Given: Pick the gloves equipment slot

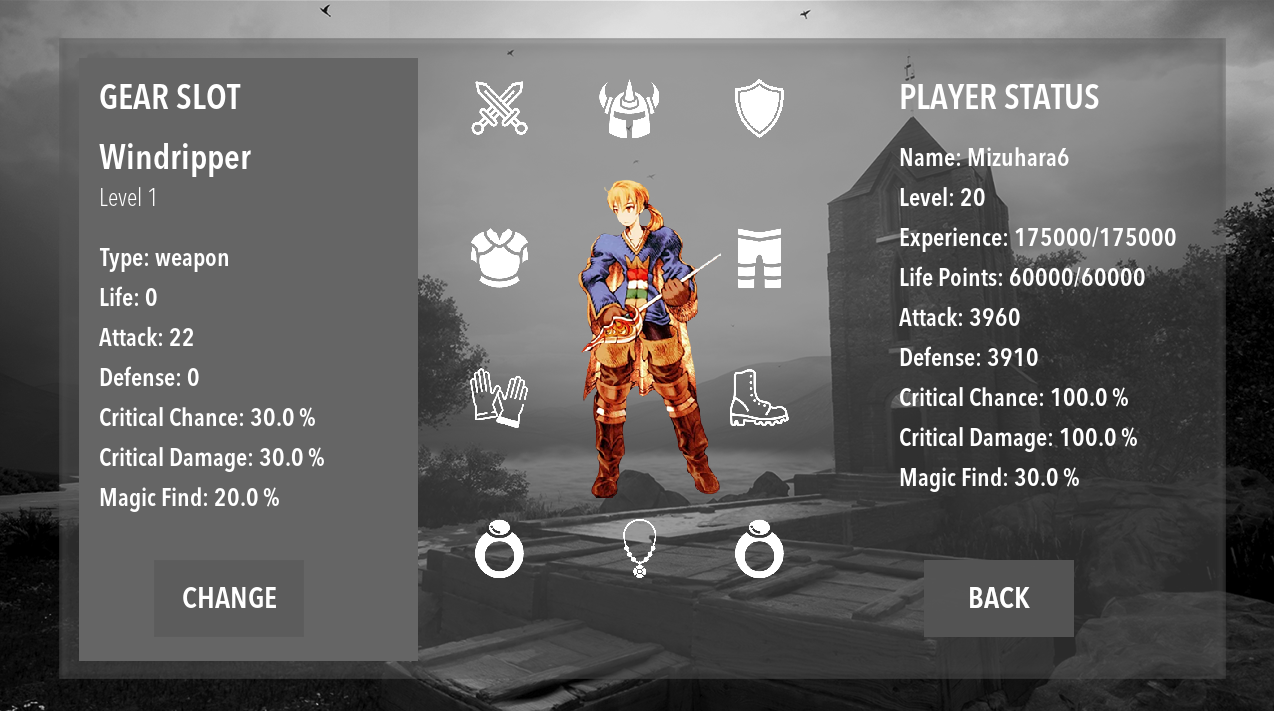Looking at the screenshot, I should 499,398.
